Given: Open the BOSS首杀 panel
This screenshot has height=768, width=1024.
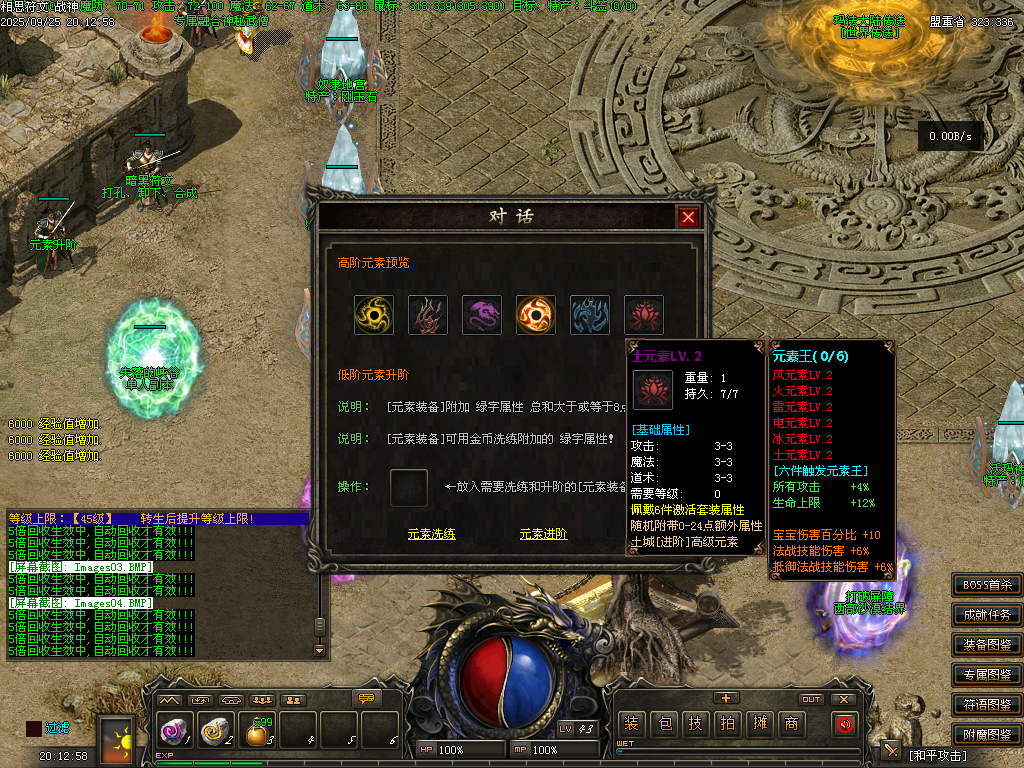Looking at the screenshot, I should (x=987, y=585).
